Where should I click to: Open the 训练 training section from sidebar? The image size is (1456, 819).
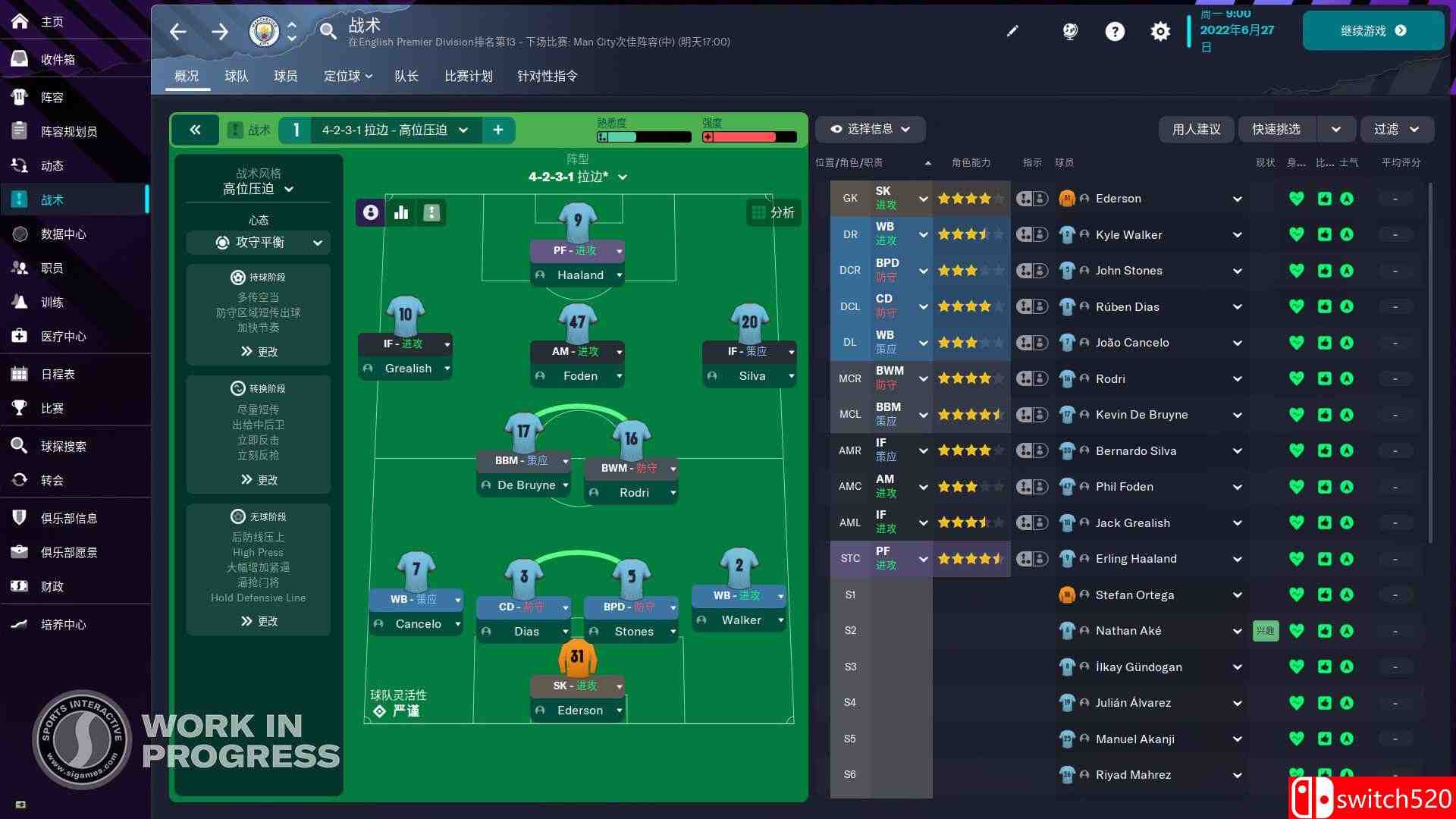tap(19, 302)
